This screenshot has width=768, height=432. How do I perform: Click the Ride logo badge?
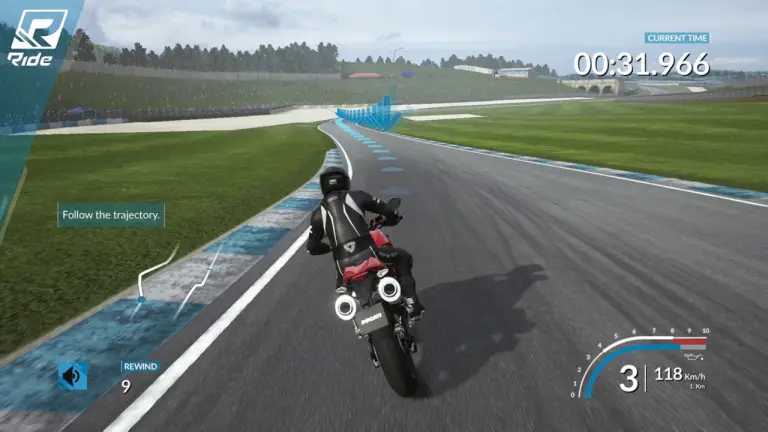pos(37,37)
